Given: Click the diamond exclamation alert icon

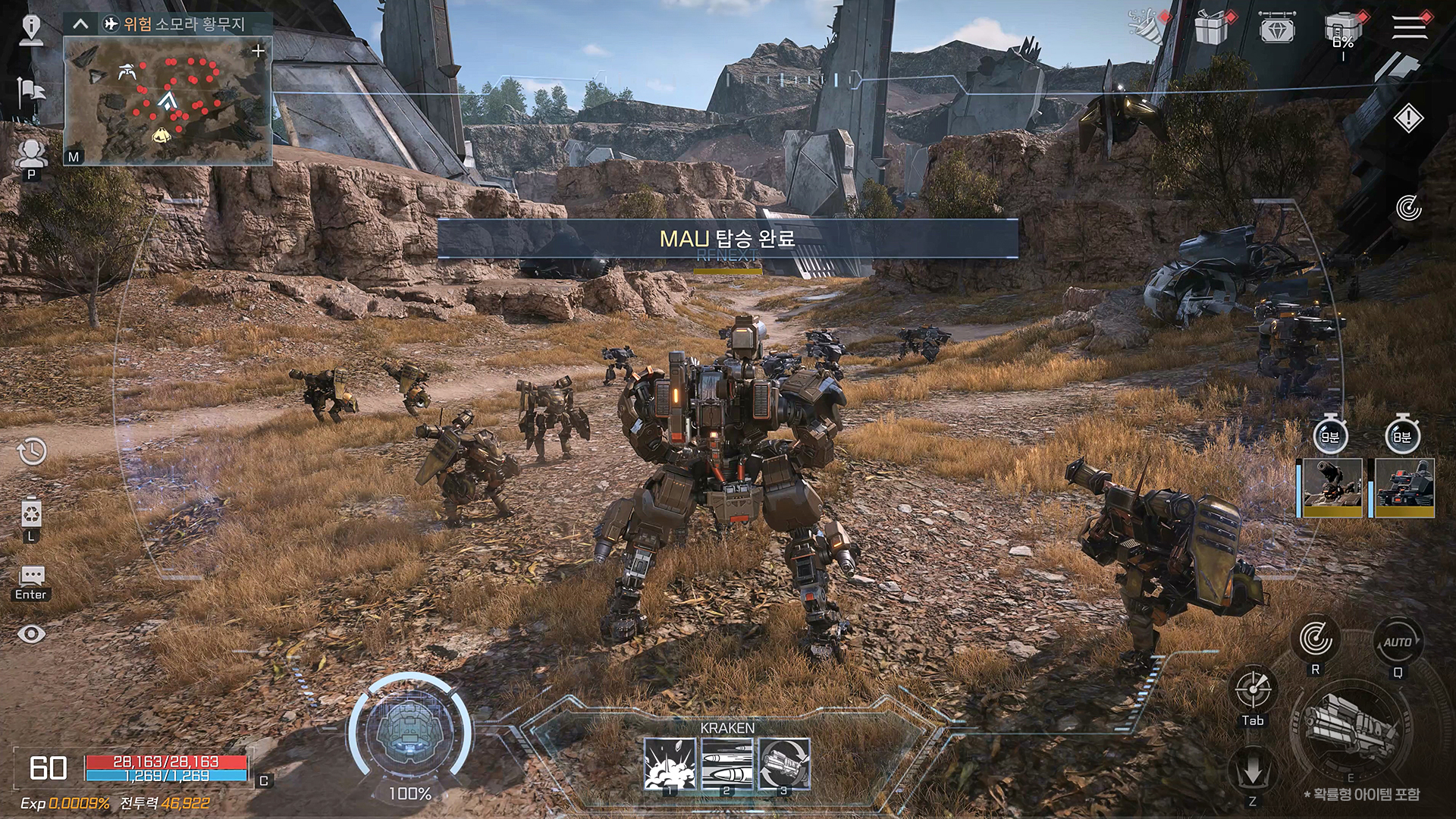Looking at the screenshot, I should [x=1408, y=118].
